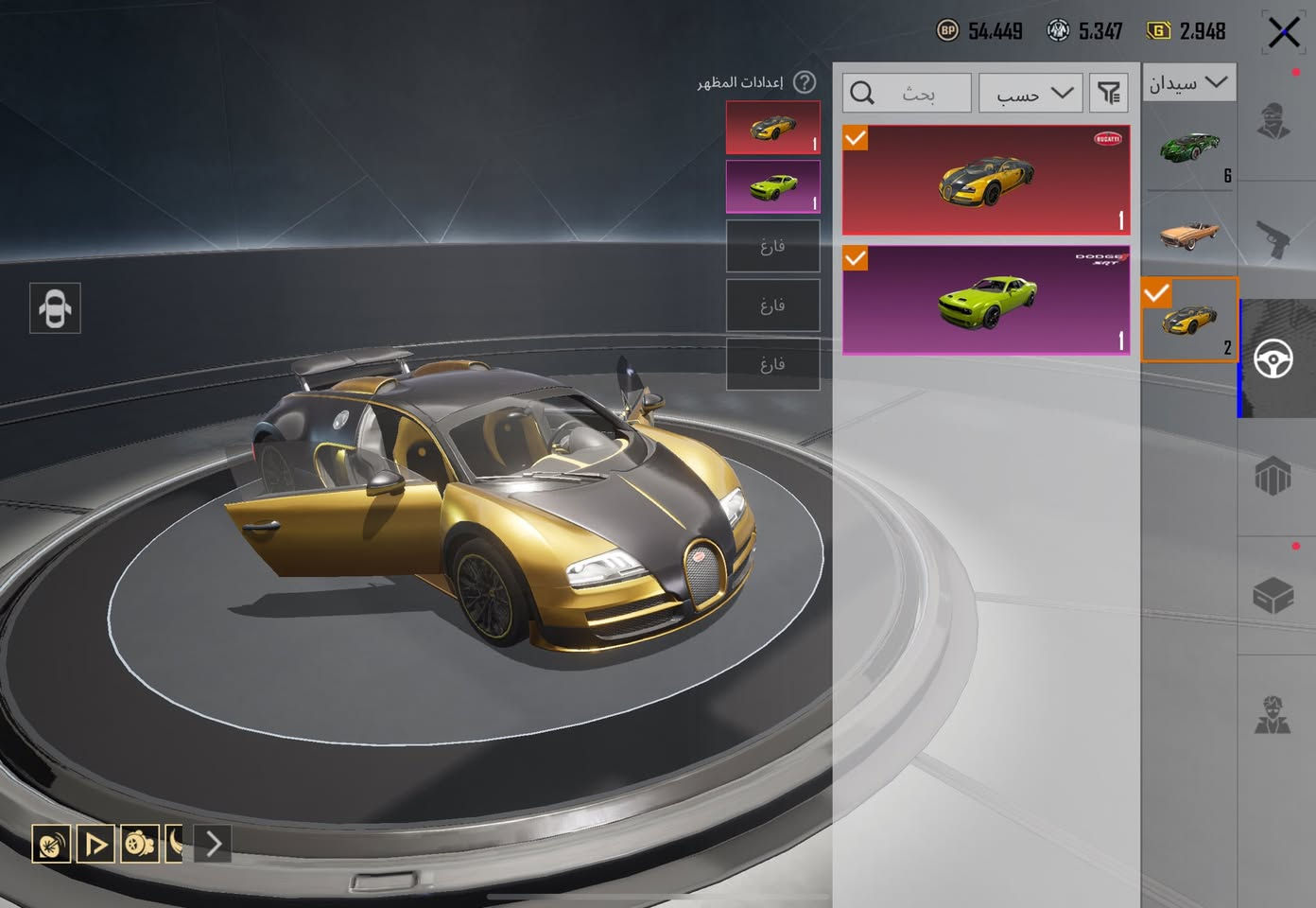Screen dimensions: 1316x908
Task: Select the gold Bugatti skin card
Action: point(986,180)
